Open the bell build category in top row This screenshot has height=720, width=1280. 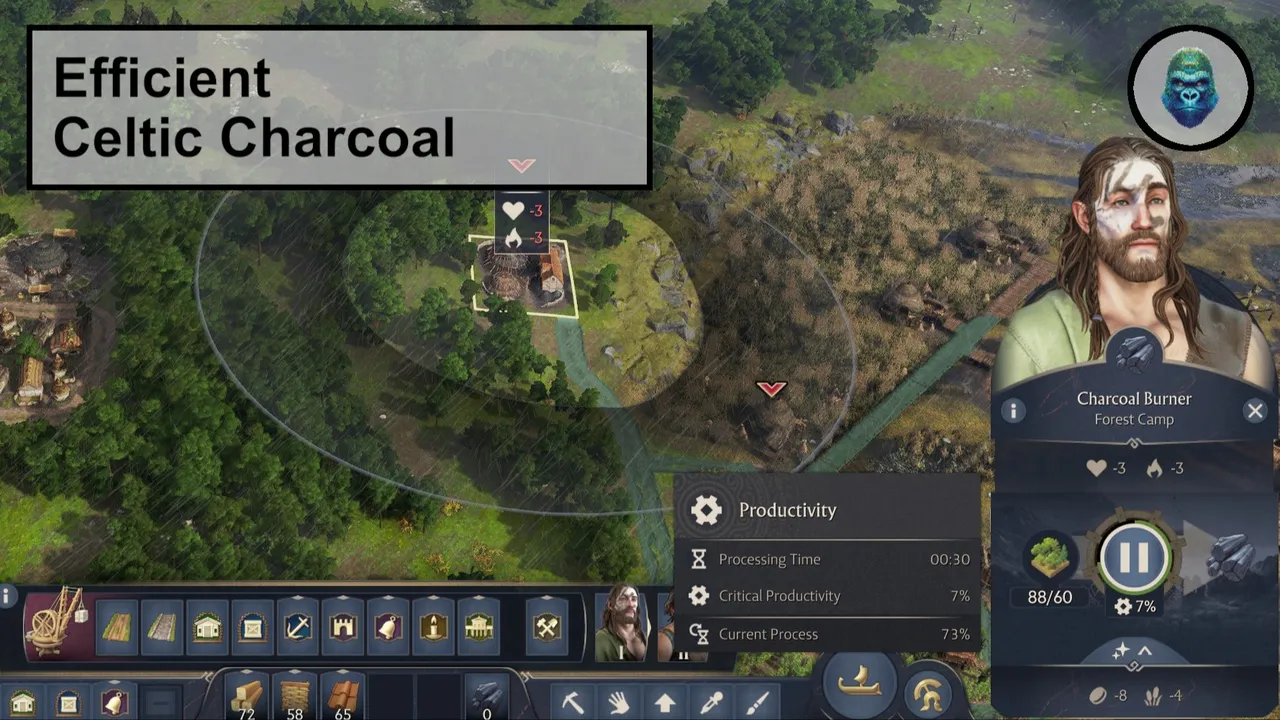pyautogui.click(x=388, y=628)
